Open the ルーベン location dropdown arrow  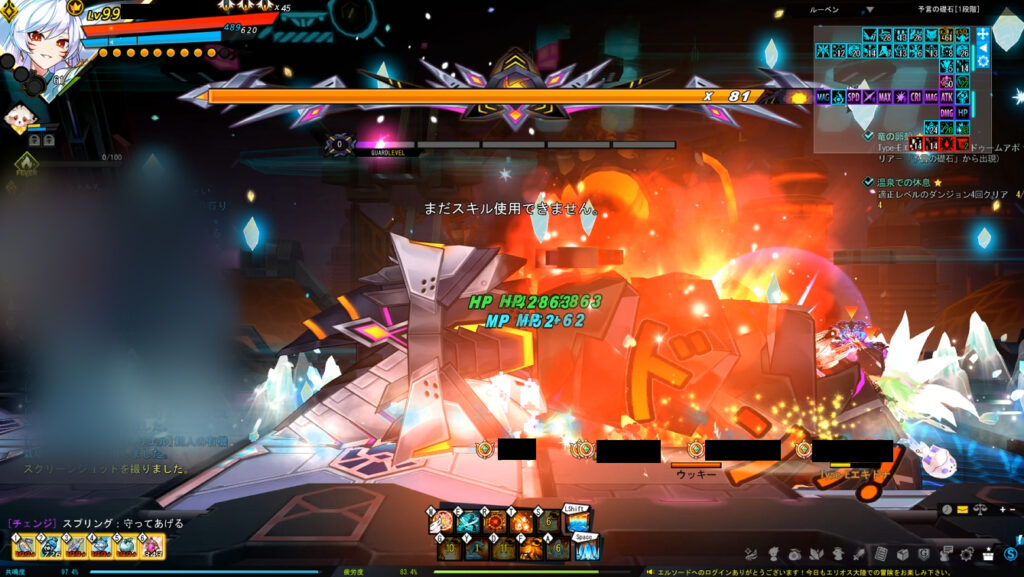869,9
